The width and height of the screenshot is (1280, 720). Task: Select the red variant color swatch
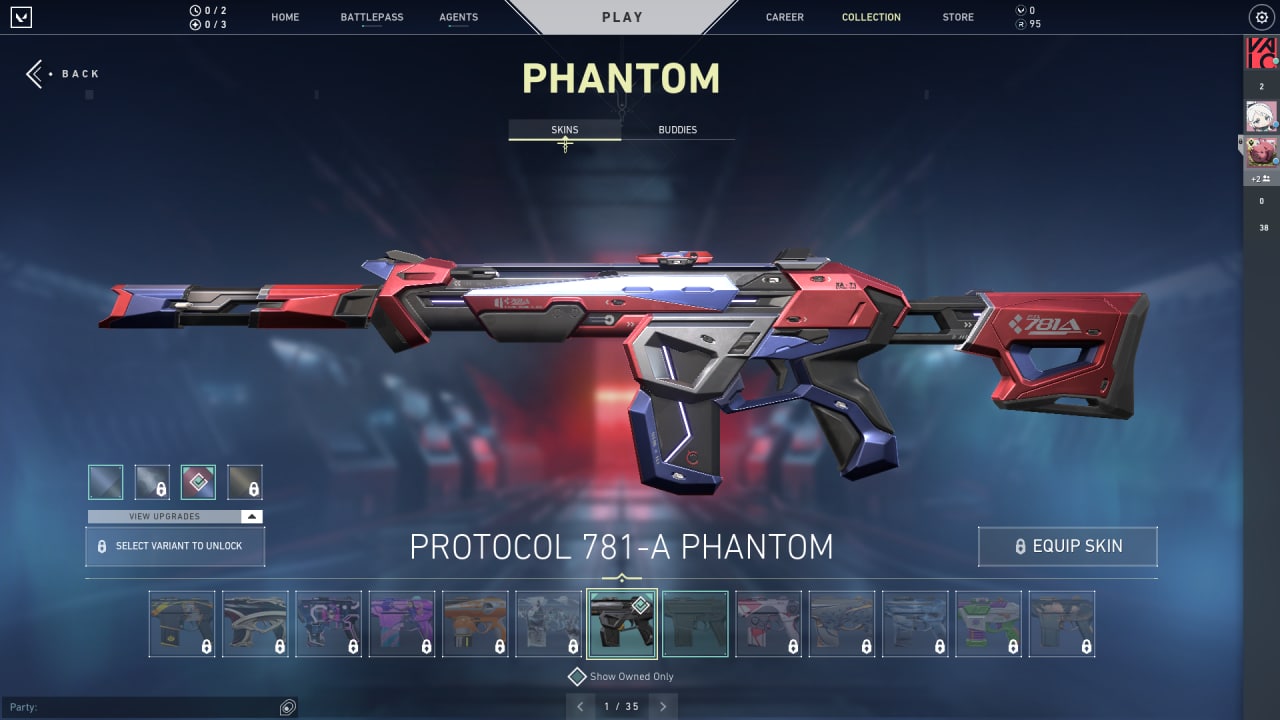pos(199,481)
